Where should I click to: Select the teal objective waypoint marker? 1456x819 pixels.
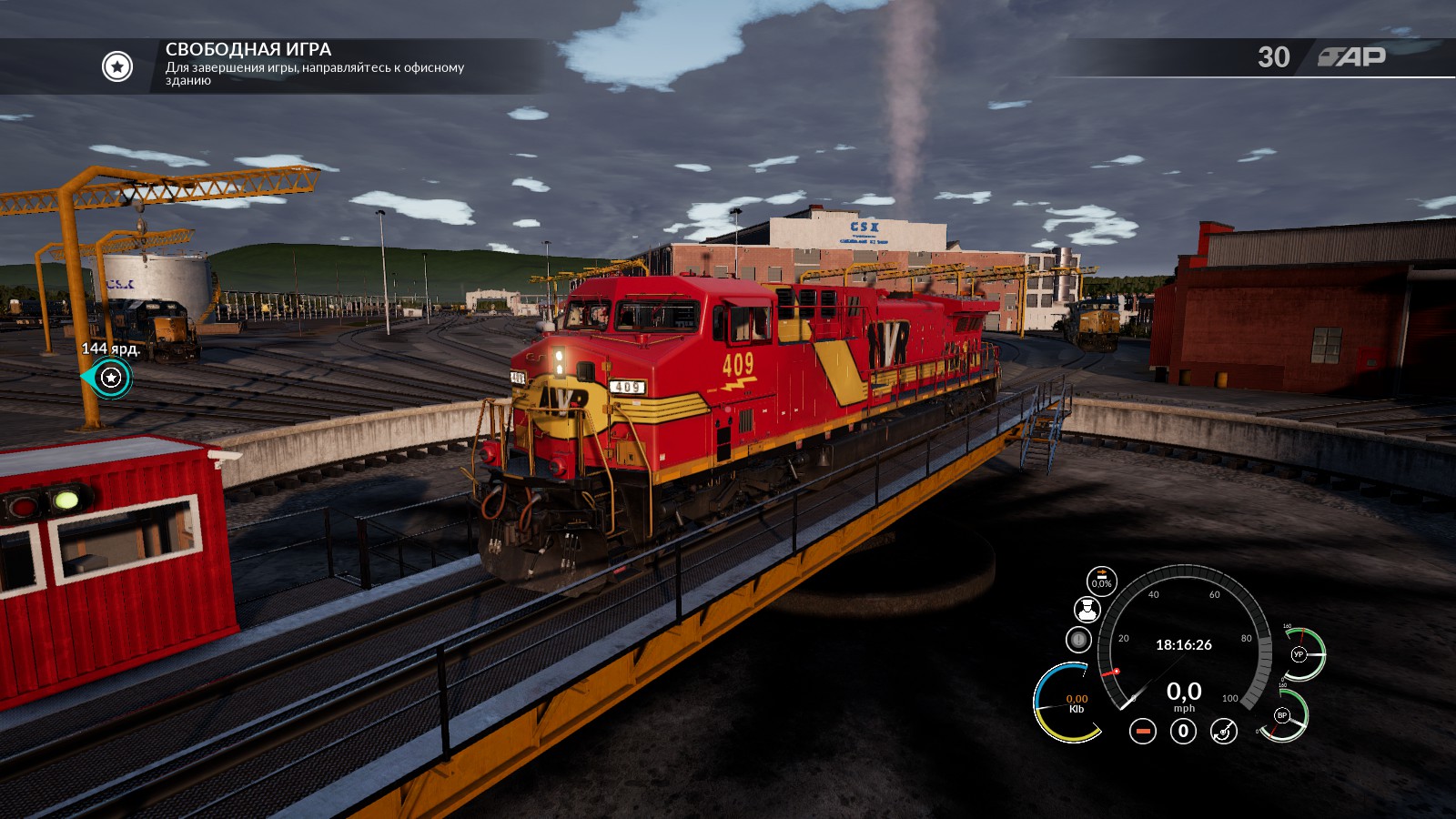[111, 378]
